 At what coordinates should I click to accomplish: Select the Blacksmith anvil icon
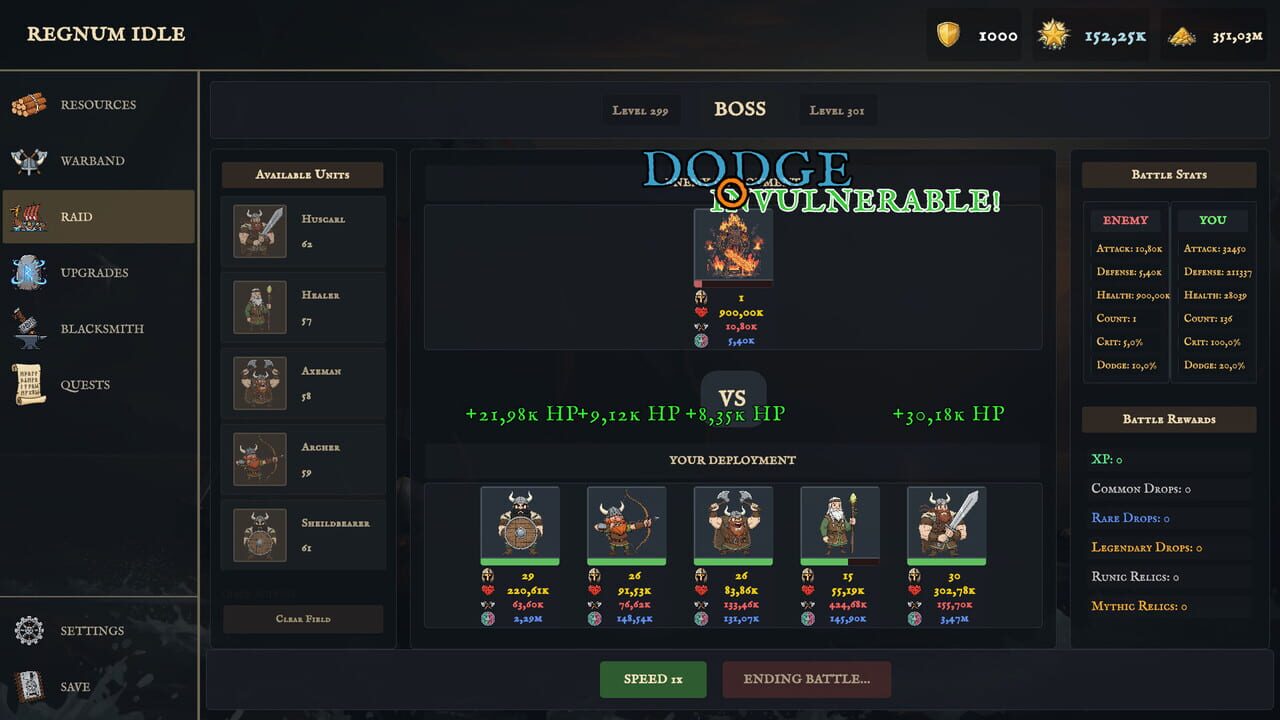pyautogui.click(x=30, y=328)
